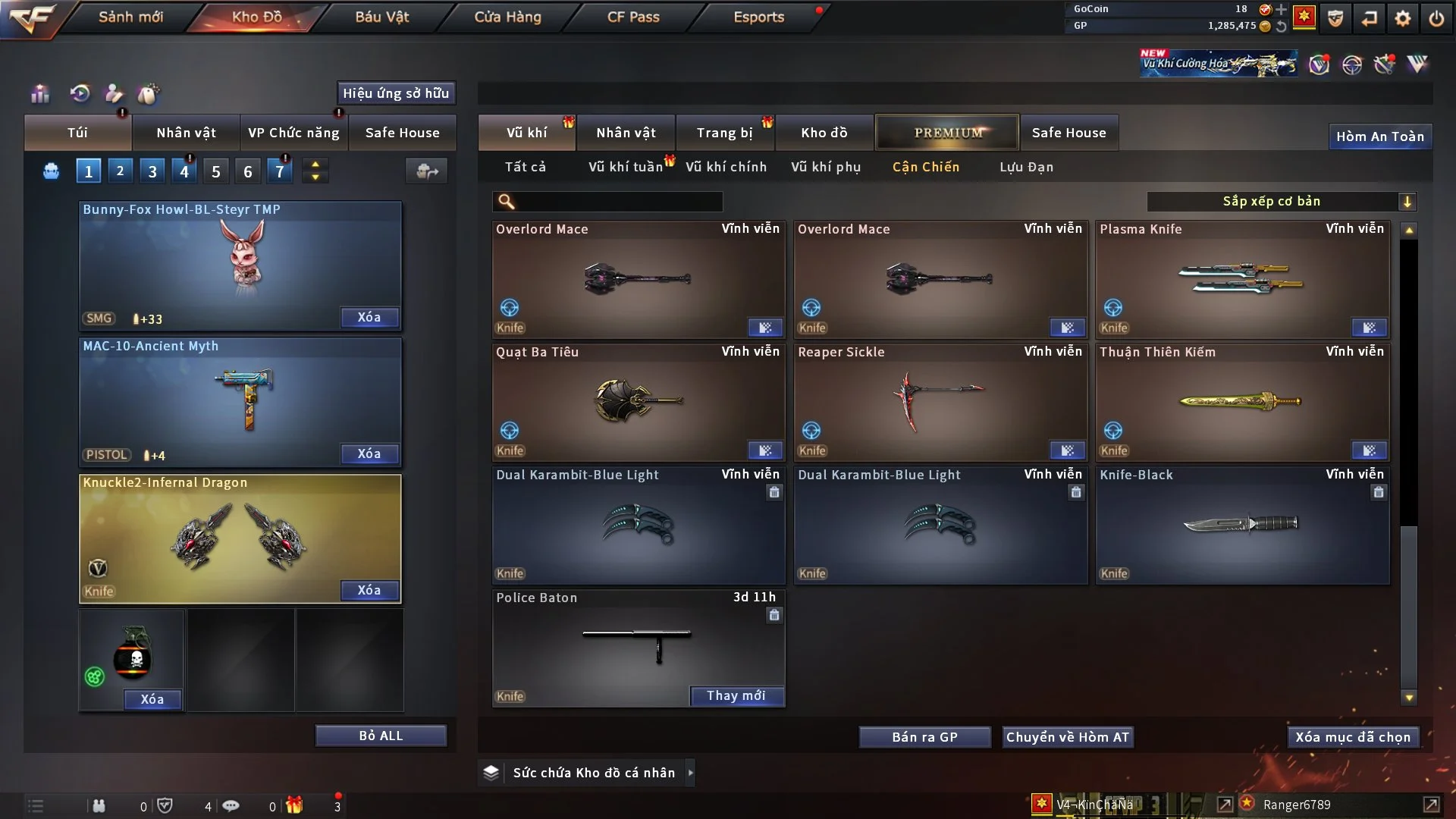Click Xóa mục đã chọn button
1456x819 pixels.
click(1353, 737)
